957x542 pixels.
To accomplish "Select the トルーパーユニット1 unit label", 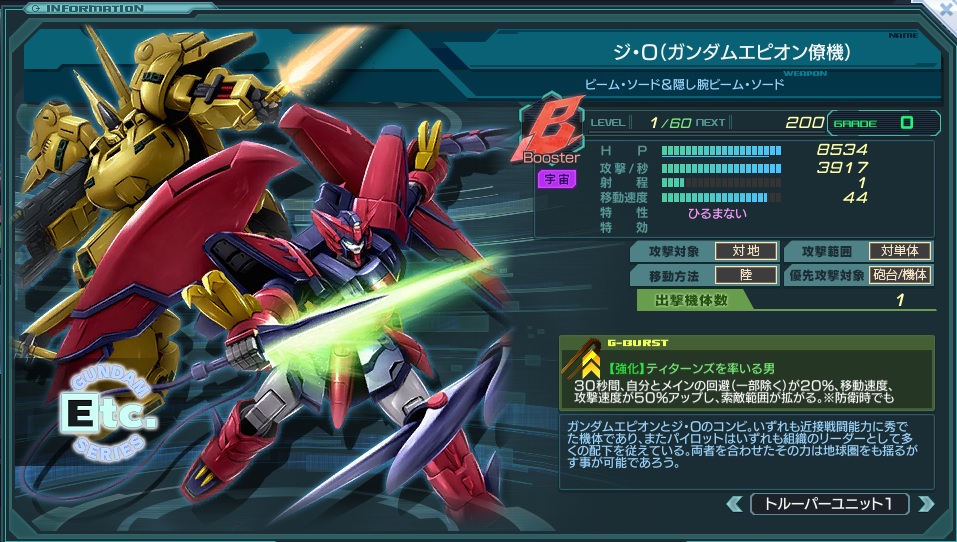I will (x=830, y=504).
